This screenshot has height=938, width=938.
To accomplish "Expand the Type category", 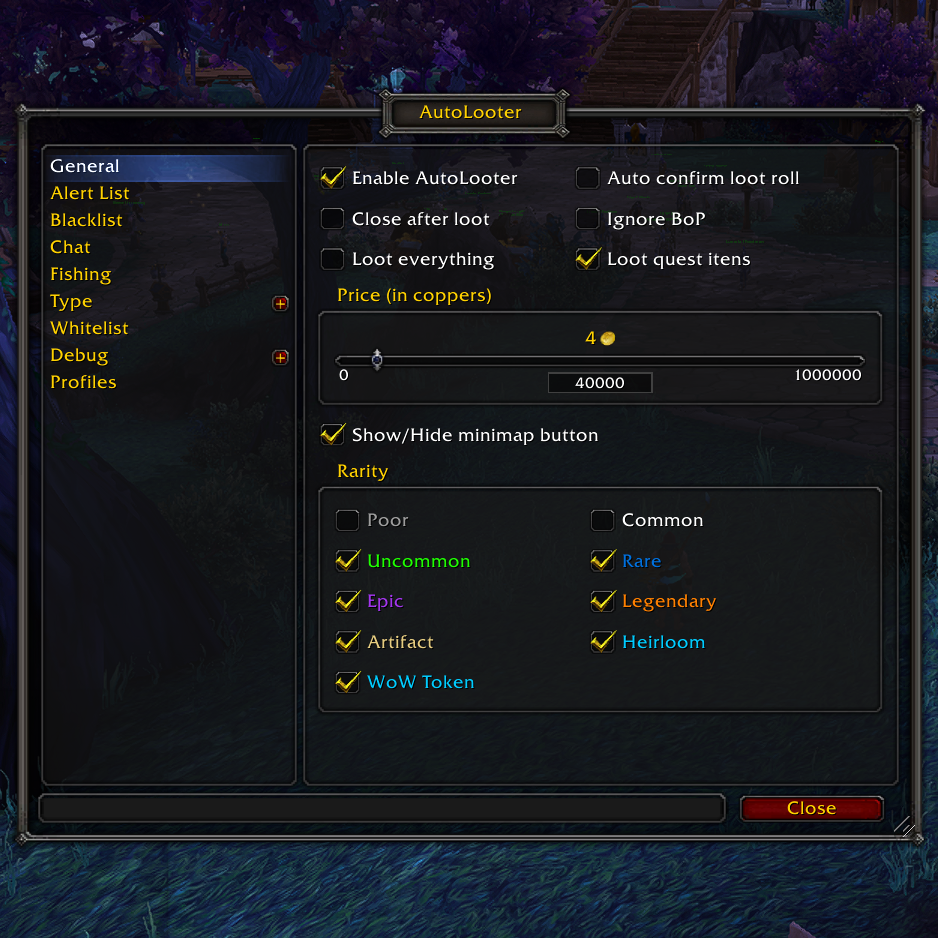I will coord(280,302).
